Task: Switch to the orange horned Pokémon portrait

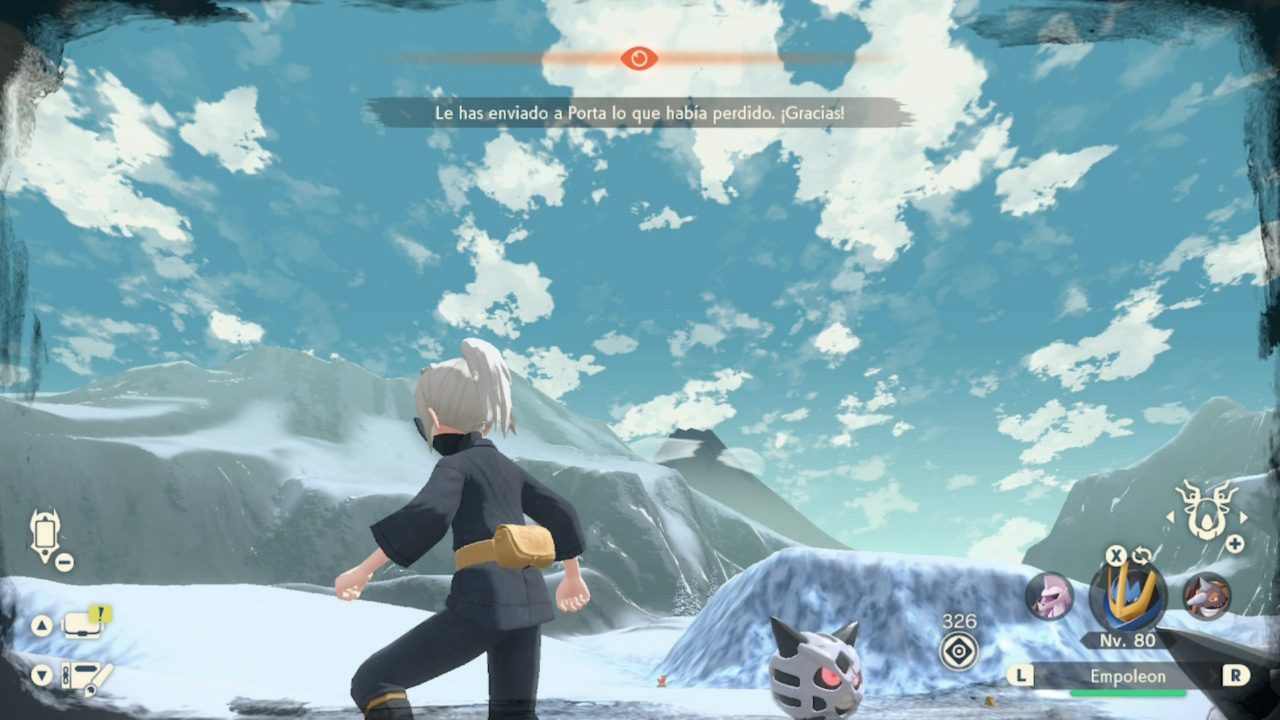Action: point(1207,596)
